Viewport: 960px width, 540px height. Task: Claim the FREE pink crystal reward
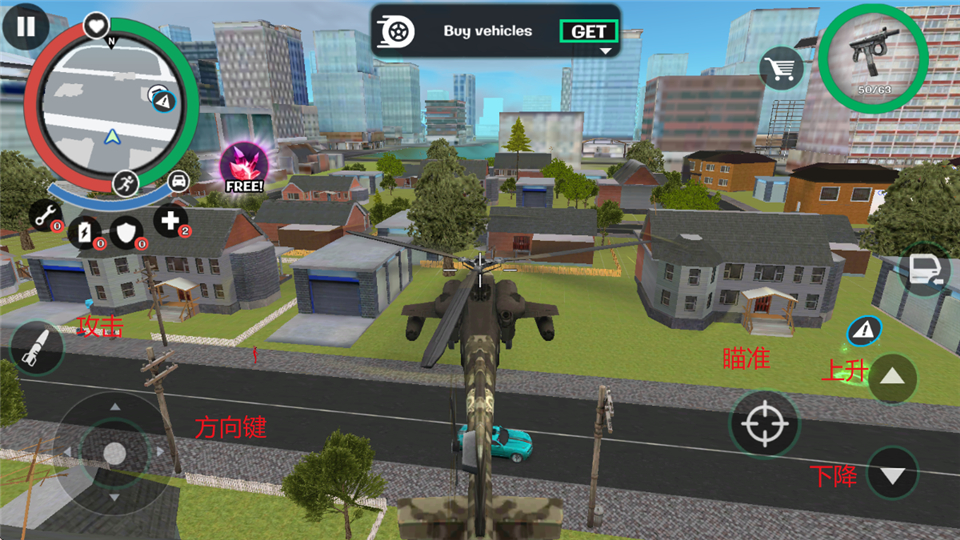[x=243, y=167]
